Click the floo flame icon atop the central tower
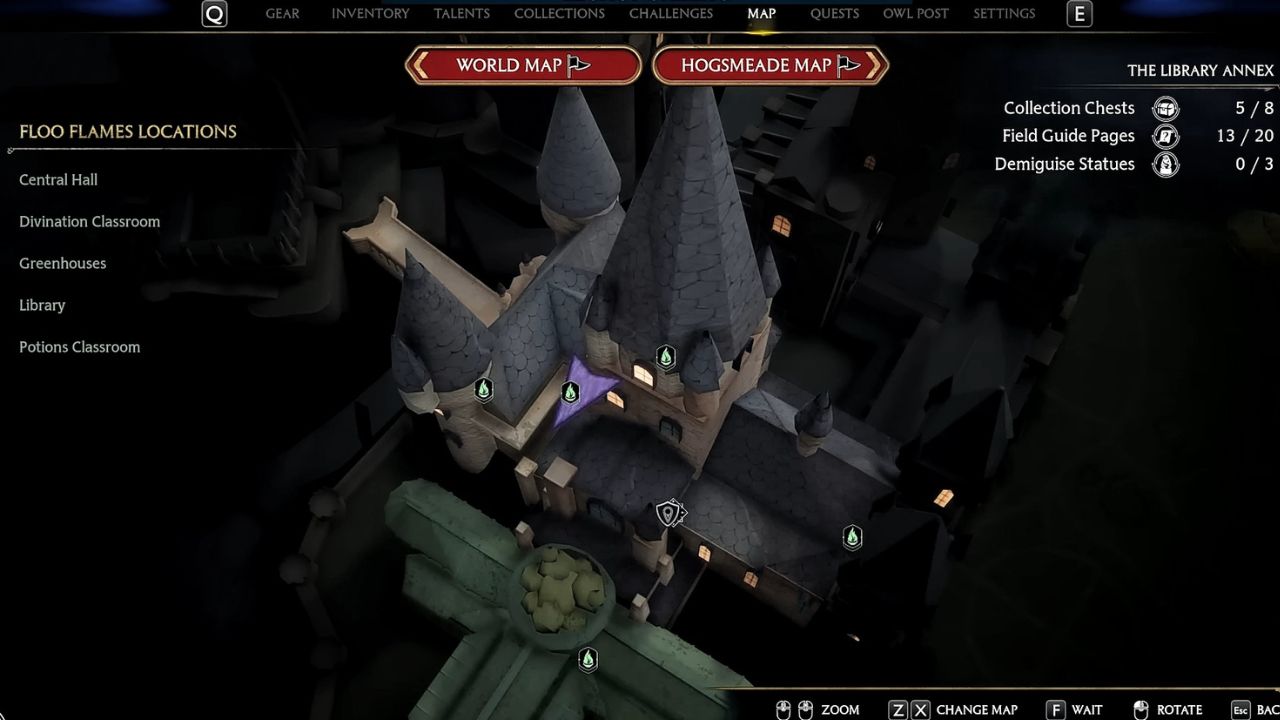 pos(666,358)
